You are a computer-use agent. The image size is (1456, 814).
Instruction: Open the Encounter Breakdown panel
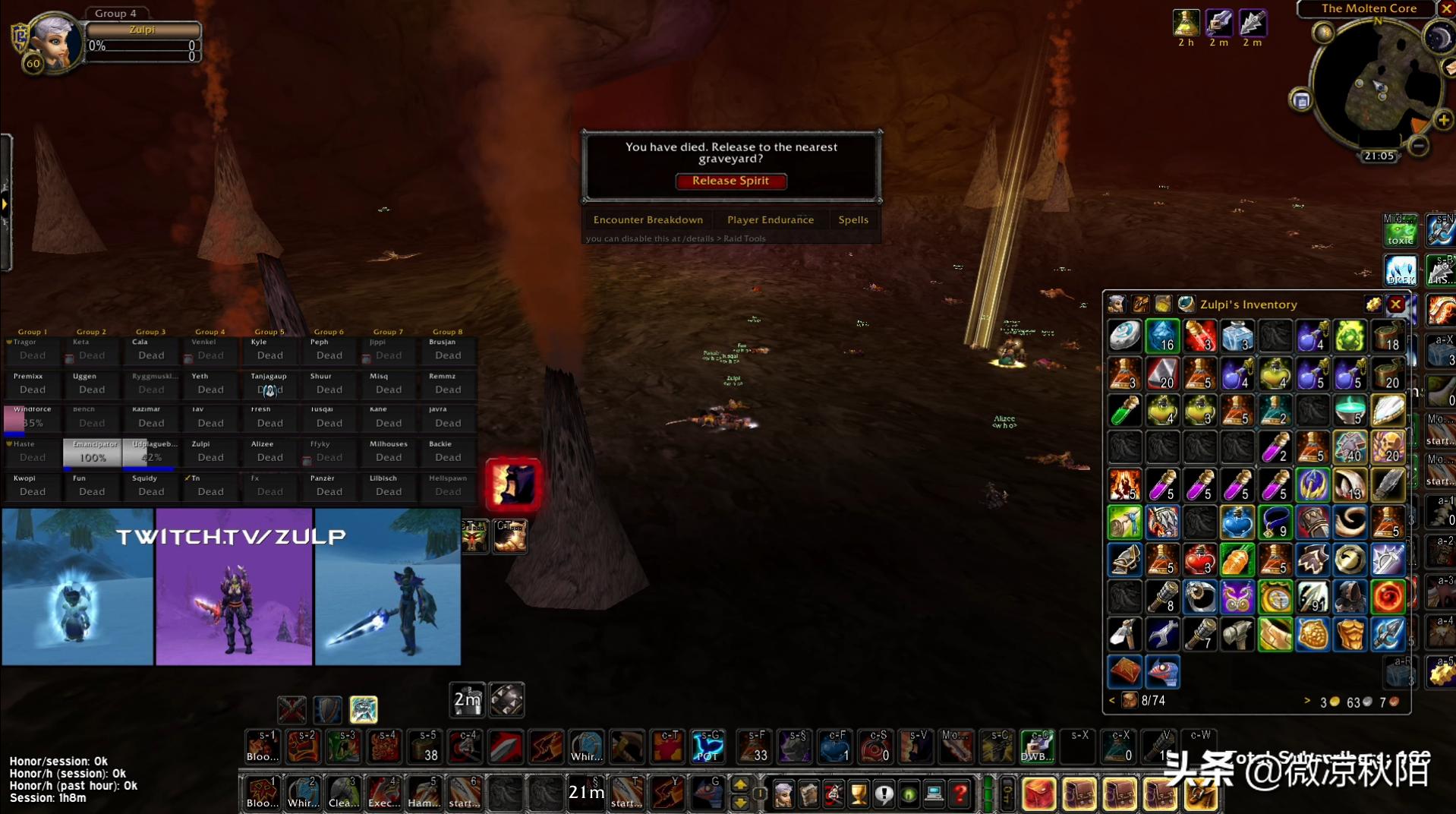pos(648,219)
